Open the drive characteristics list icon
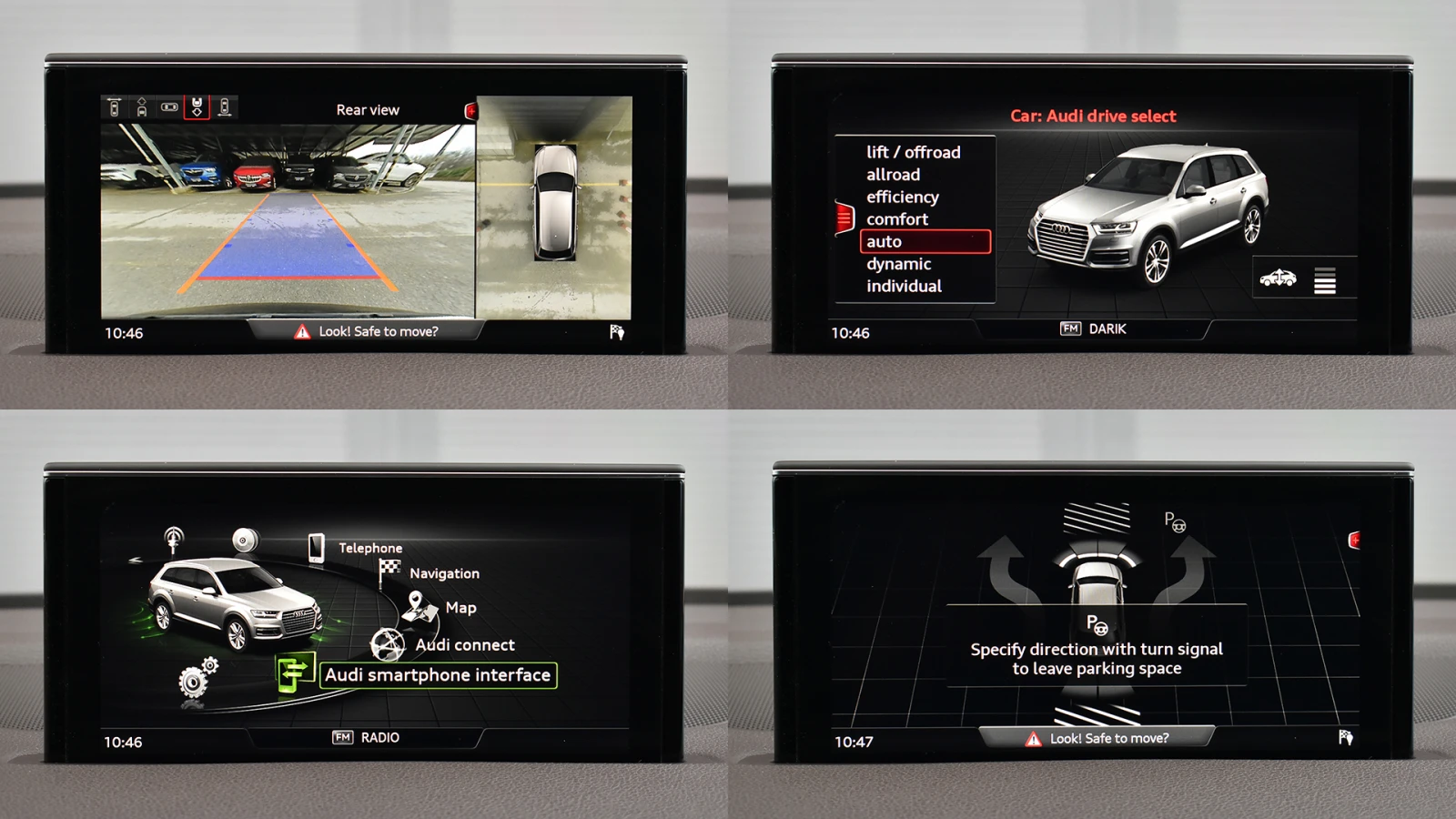1456x819 pixels. [x=1326, y=280]
